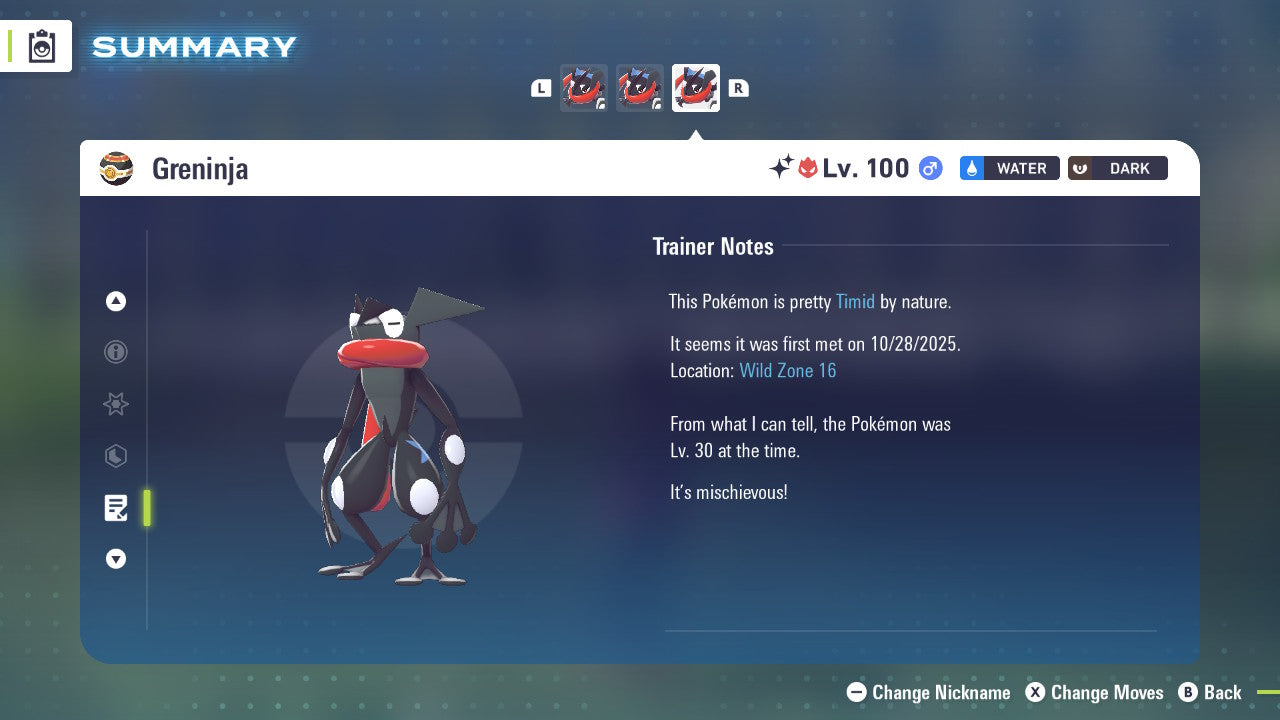Click the red mark icon before Lv. 100

point(806,168)
